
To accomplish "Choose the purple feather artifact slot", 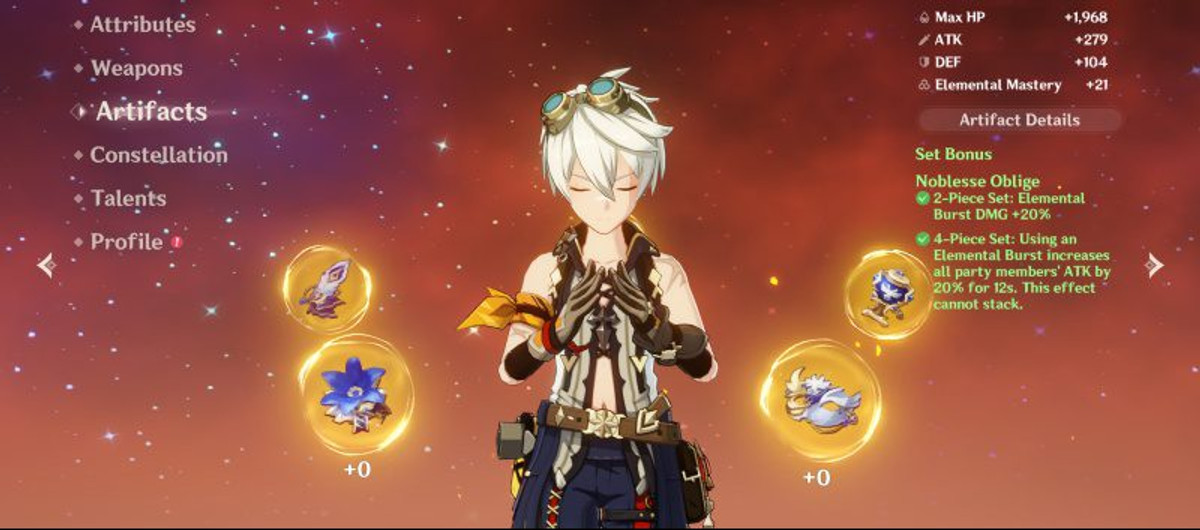I will point(327,288).
